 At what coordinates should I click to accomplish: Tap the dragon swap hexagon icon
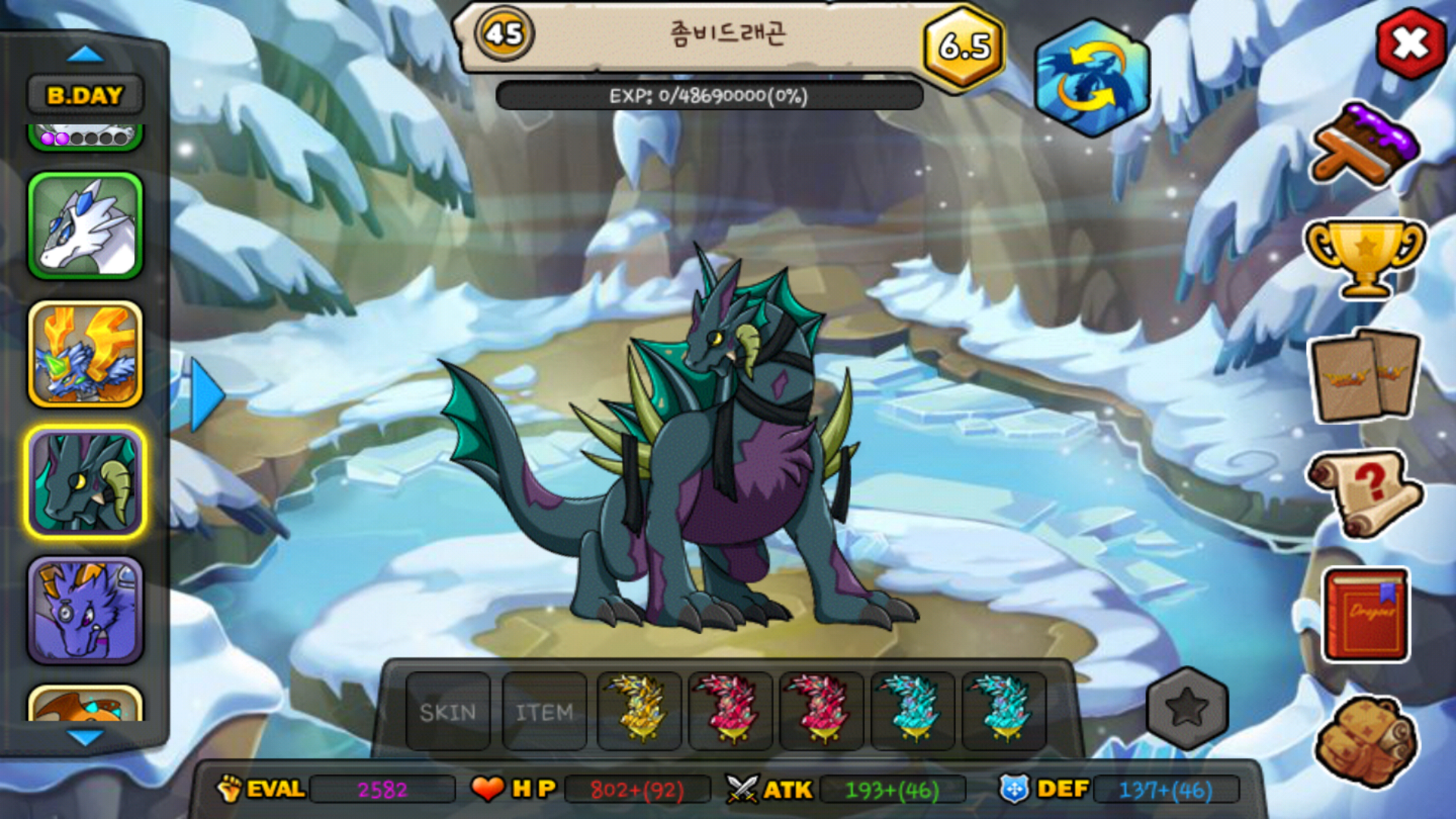pos(1092,78)
